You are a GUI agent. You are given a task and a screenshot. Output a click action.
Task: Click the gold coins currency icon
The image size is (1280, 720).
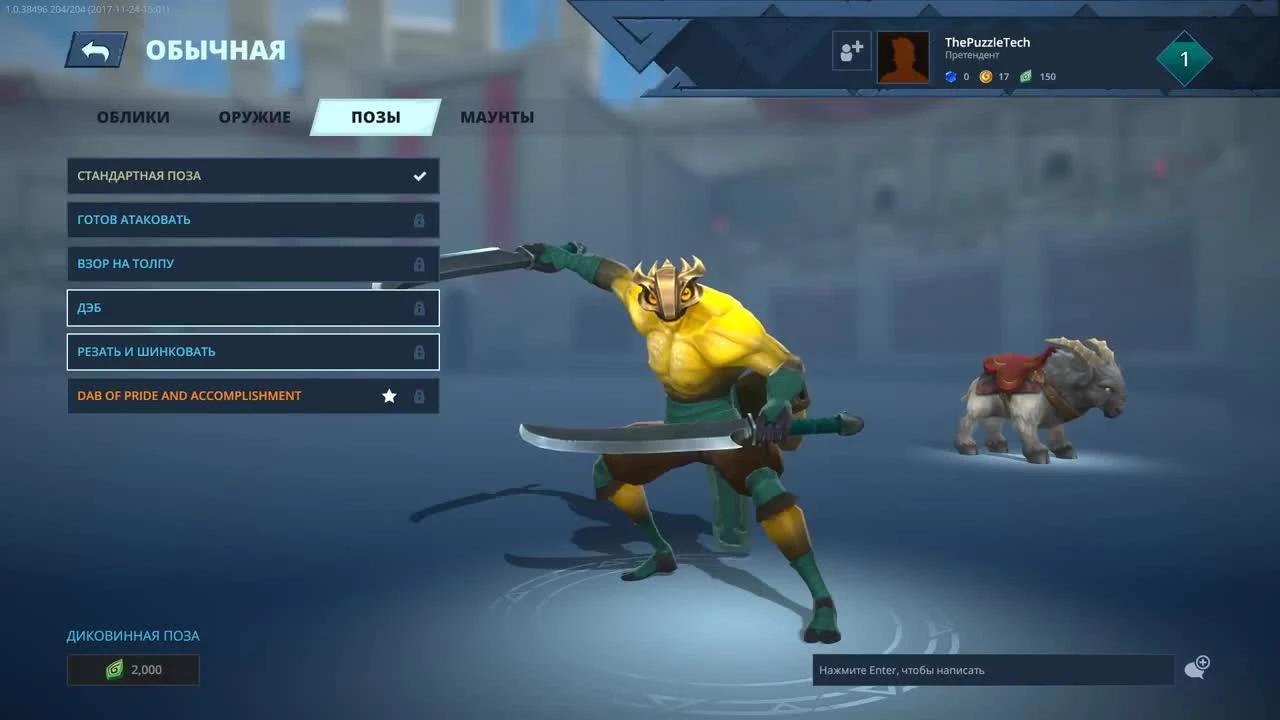click(988, 76)
